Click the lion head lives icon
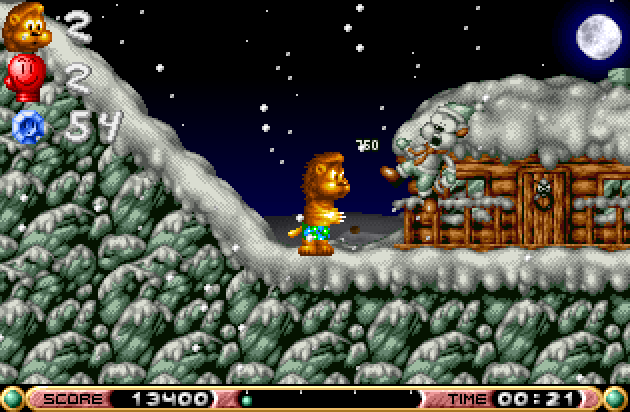The image size is (630, 412). pos(27,28)
